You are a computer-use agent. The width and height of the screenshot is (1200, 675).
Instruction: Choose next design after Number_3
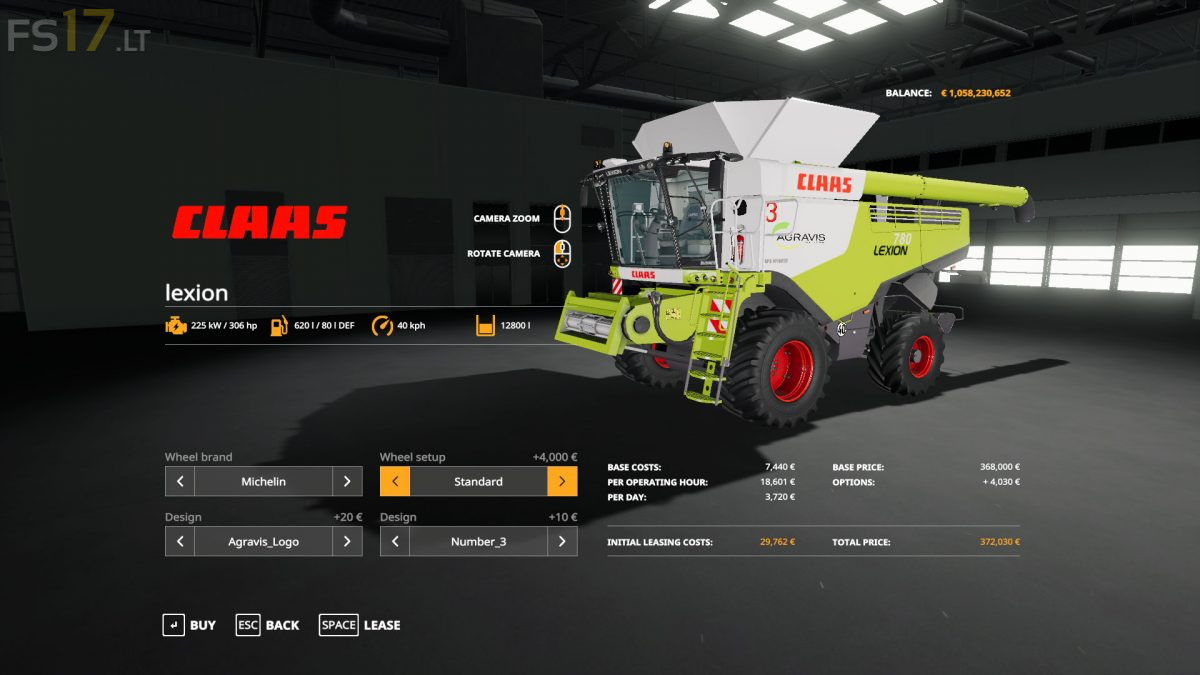coord(562,541)
